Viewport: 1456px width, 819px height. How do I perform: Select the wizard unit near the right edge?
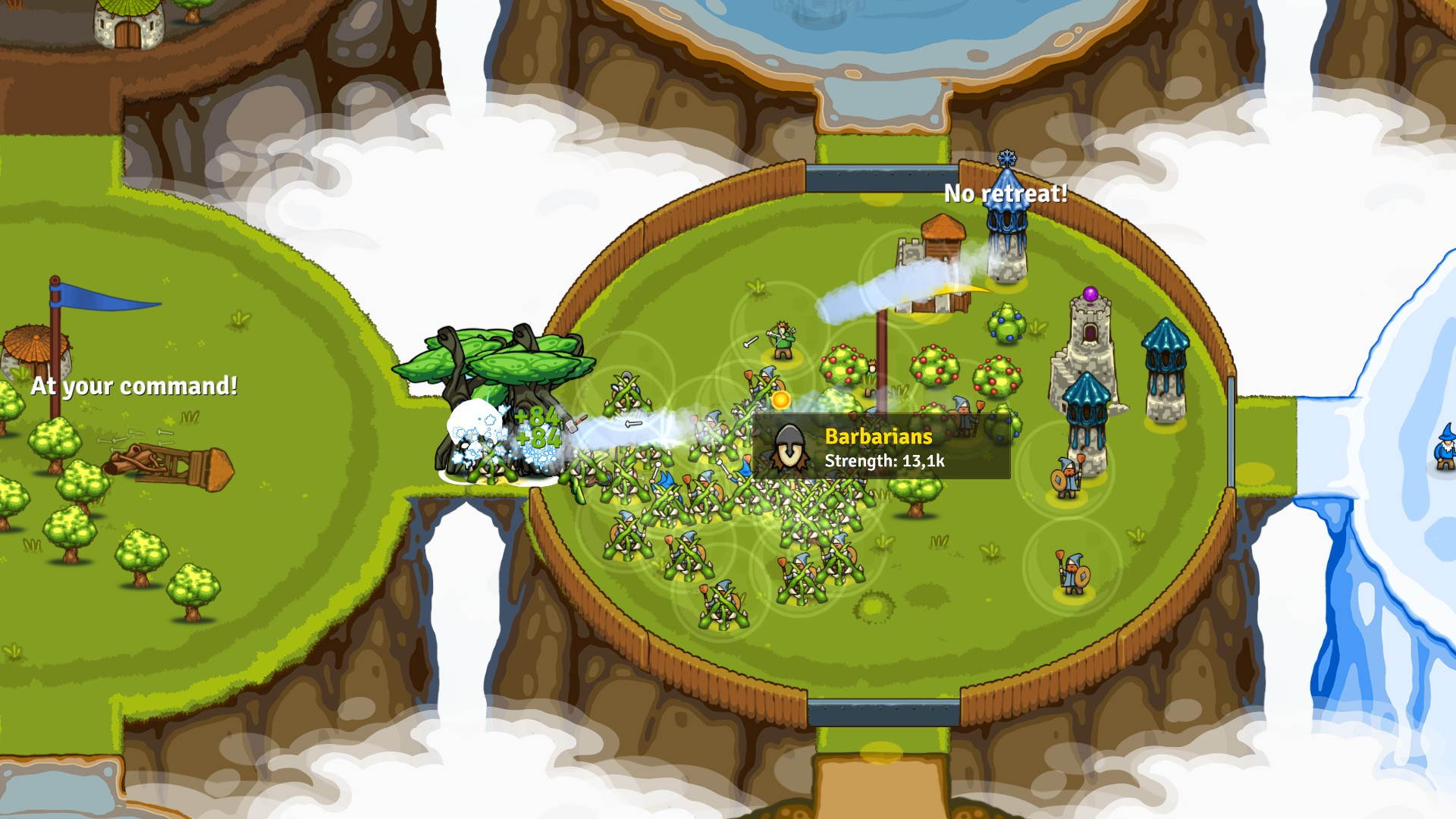(x=1445, y=447)
